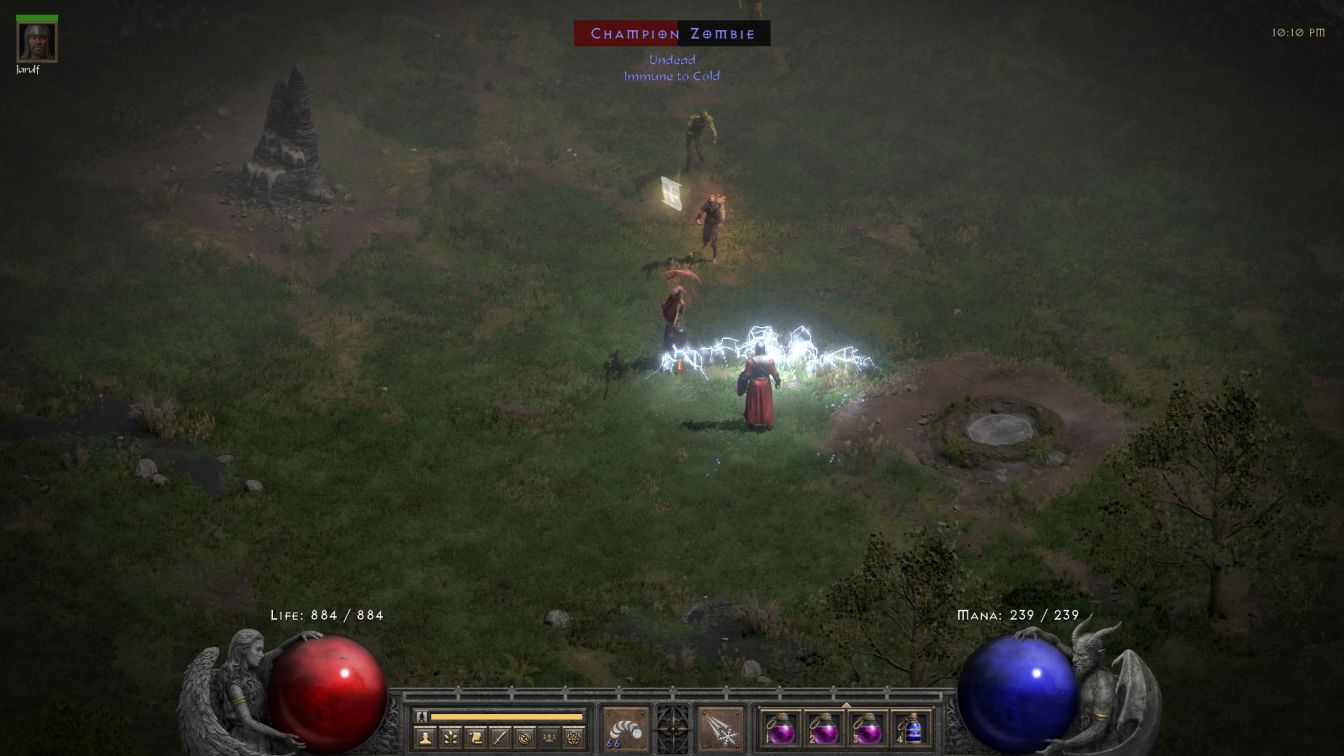Open the character sheet from the person-silhouette button
This screenshot has width=1344, height=756.
tap(425, 738)
